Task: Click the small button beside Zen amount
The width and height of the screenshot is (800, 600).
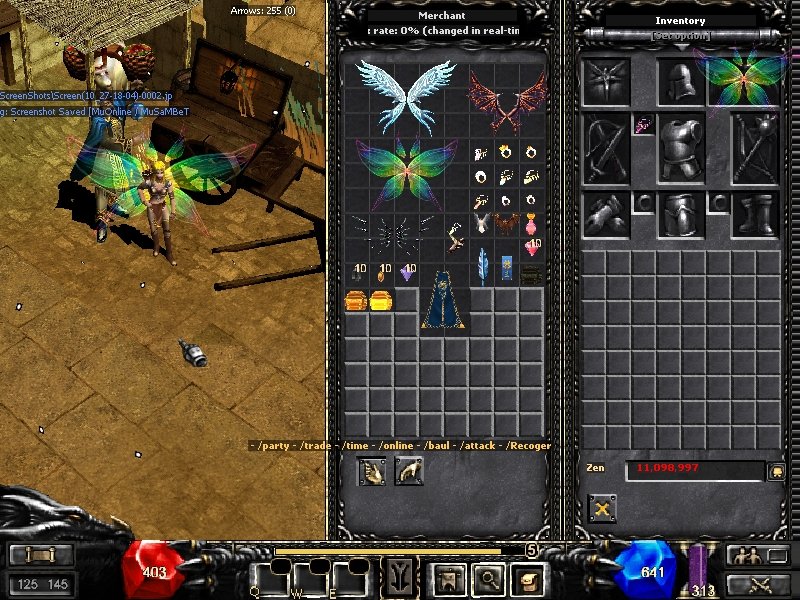Action: pos(775,469)
